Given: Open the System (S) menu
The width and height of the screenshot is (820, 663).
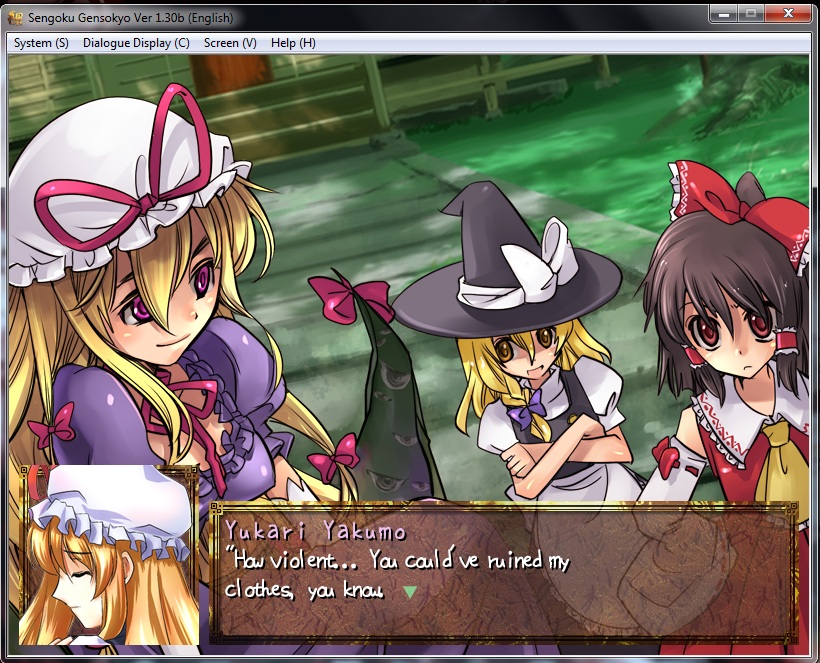Looking at the screenshot, I should point(41,43).
